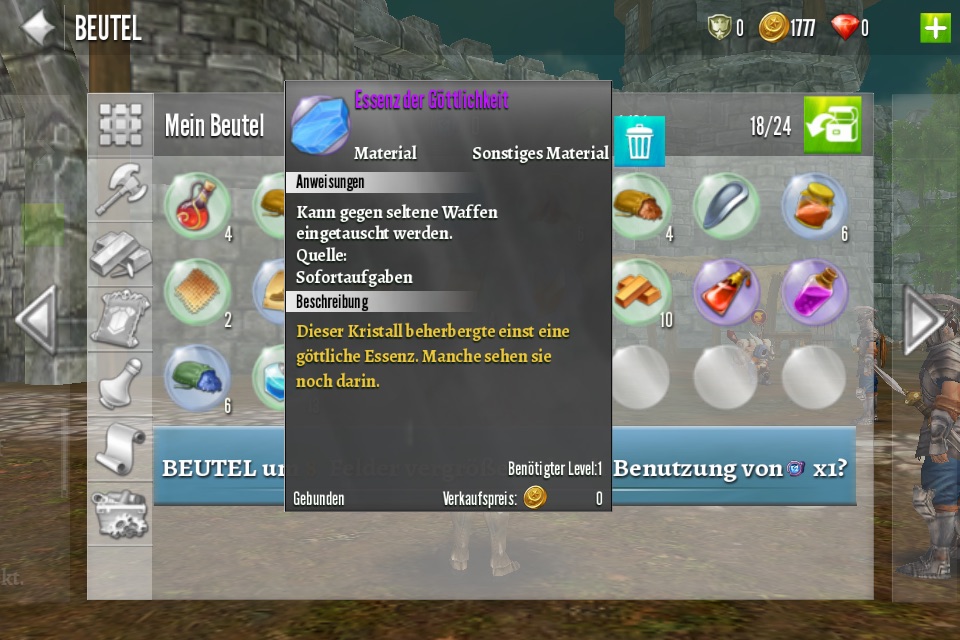Choose the orange jar item slot
This screenshot has height=640, width=960.
814,205
